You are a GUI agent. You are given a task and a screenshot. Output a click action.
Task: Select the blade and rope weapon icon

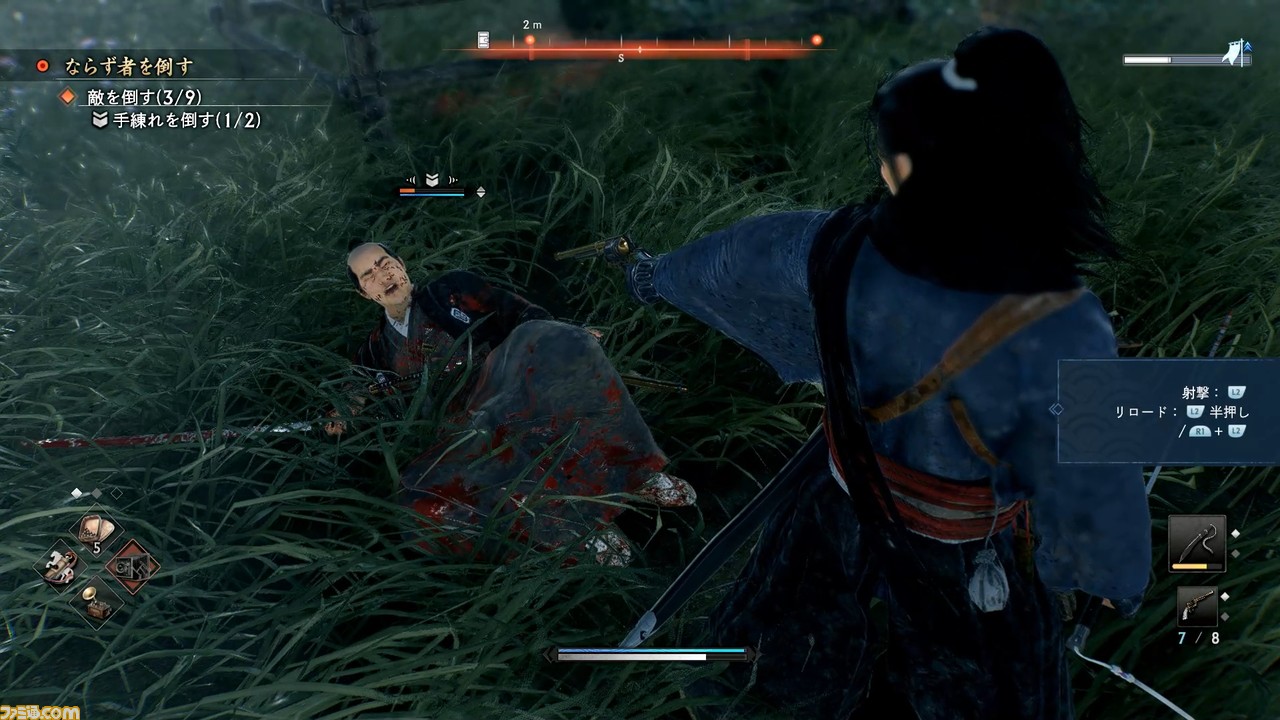(x=1197, y=543)
